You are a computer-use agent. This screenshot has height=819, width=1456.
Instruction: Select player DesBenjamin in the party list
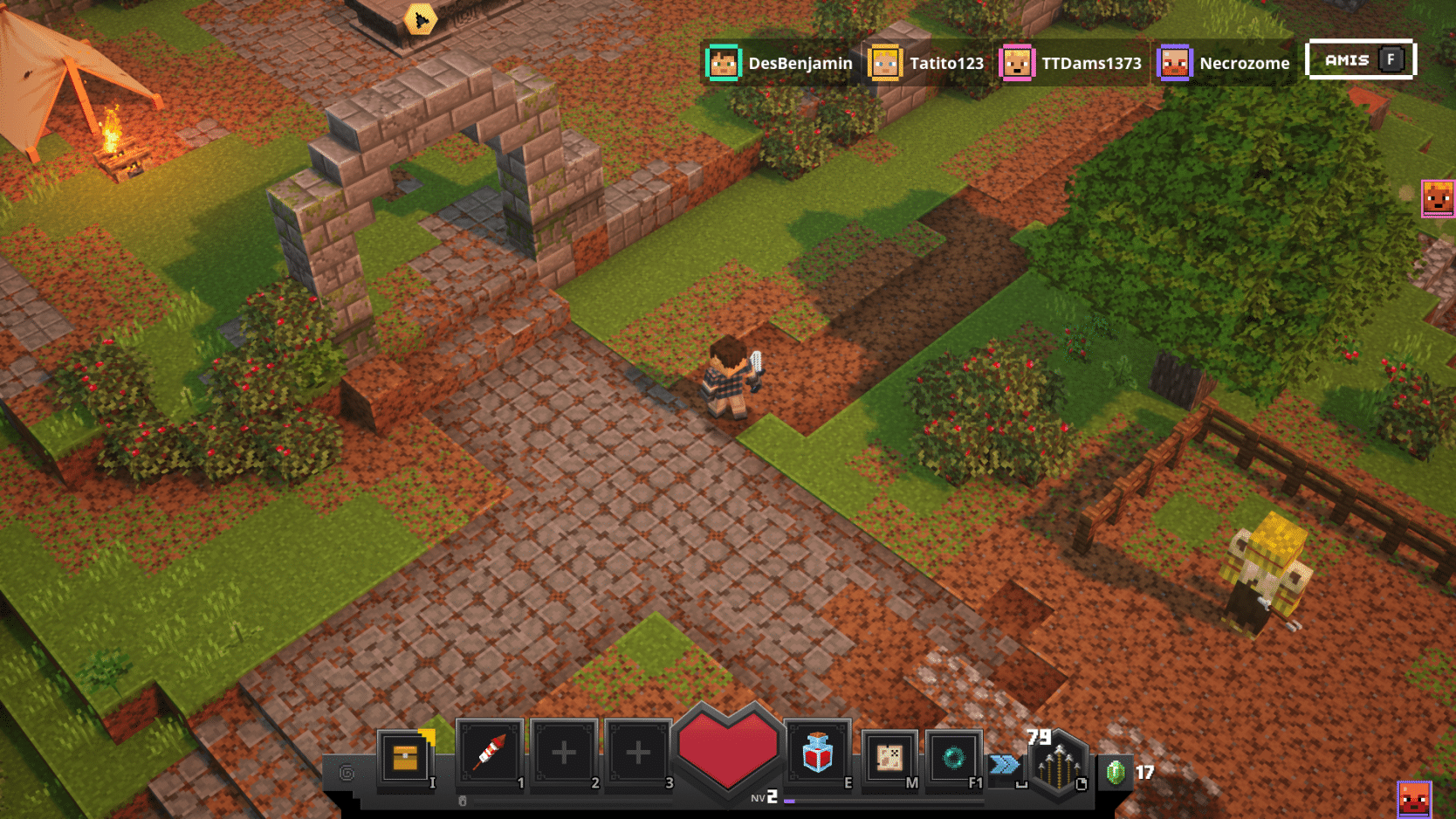click(x=780, y=63)
